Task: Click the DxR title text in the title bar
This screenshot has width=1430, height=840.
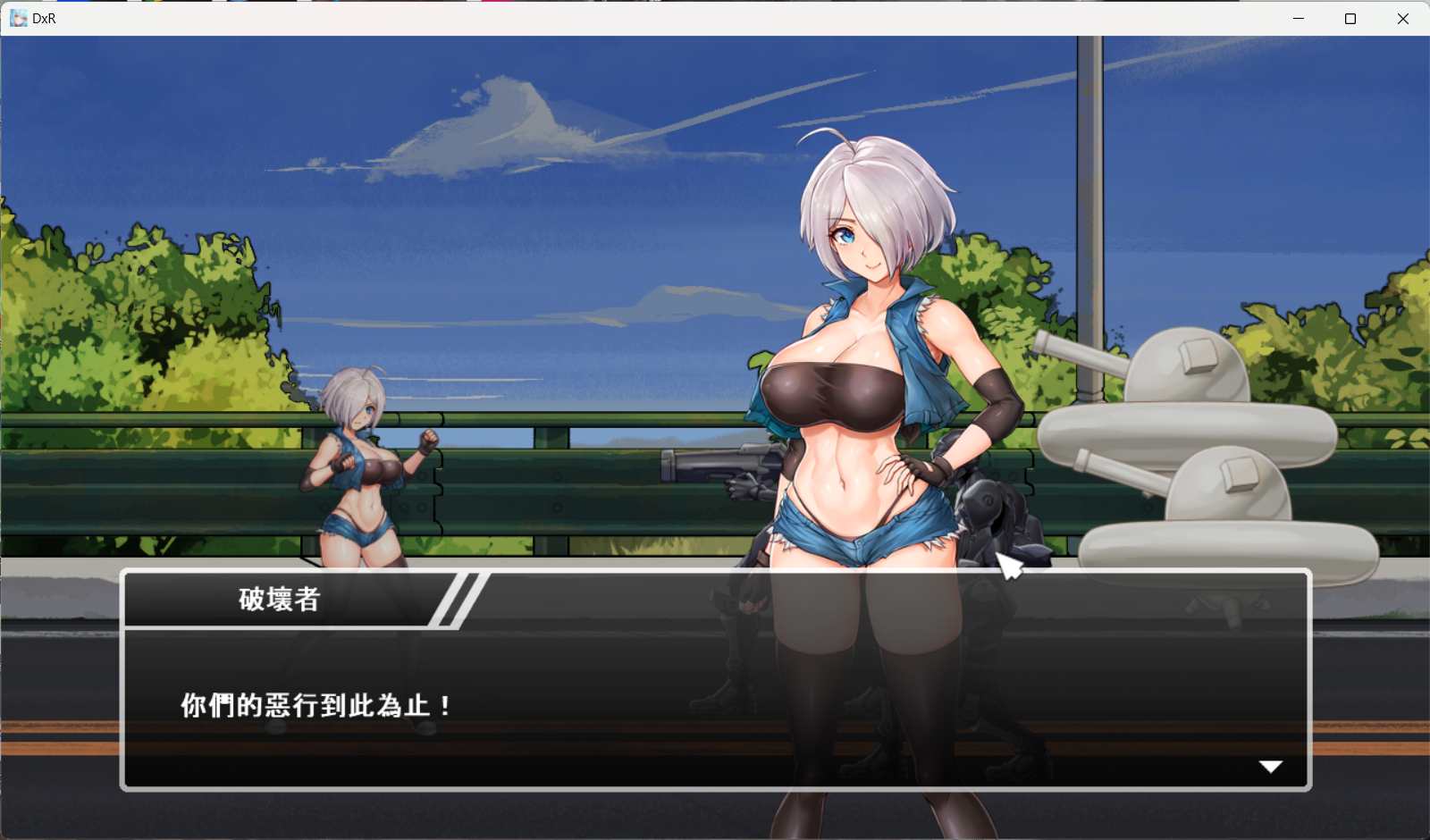Action: coord(42,18)
